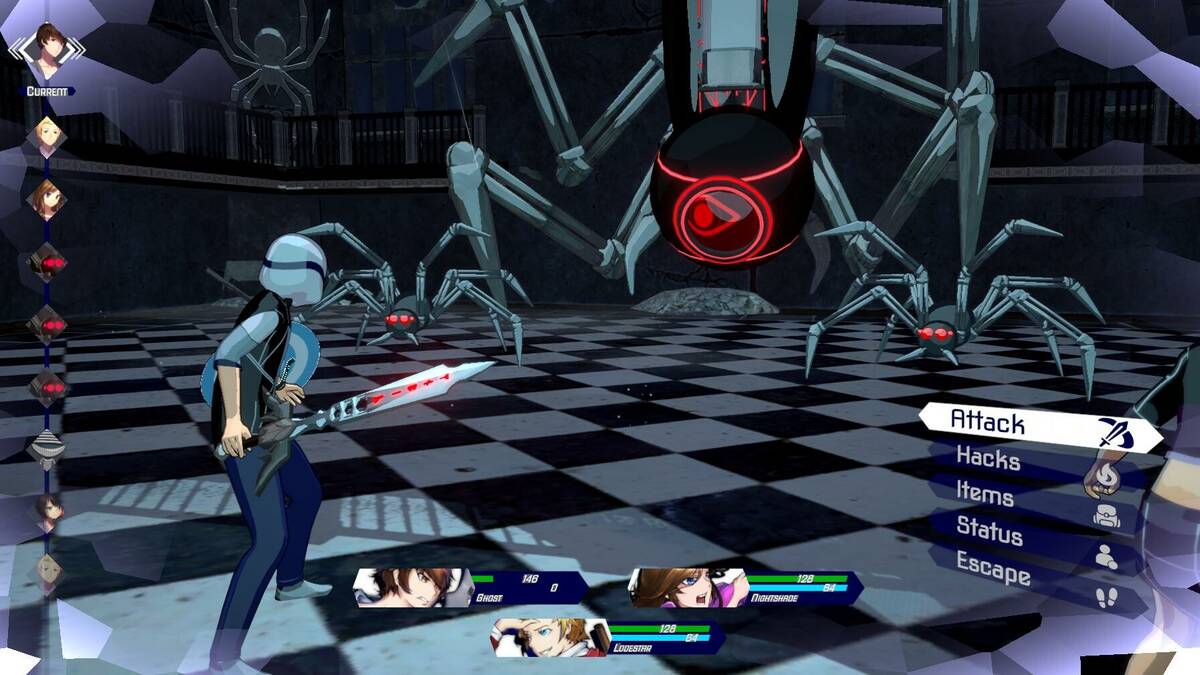This screenshot has height=675, width=1200.
Task: Select Ghost's party status panel
Action: point(470,588)
